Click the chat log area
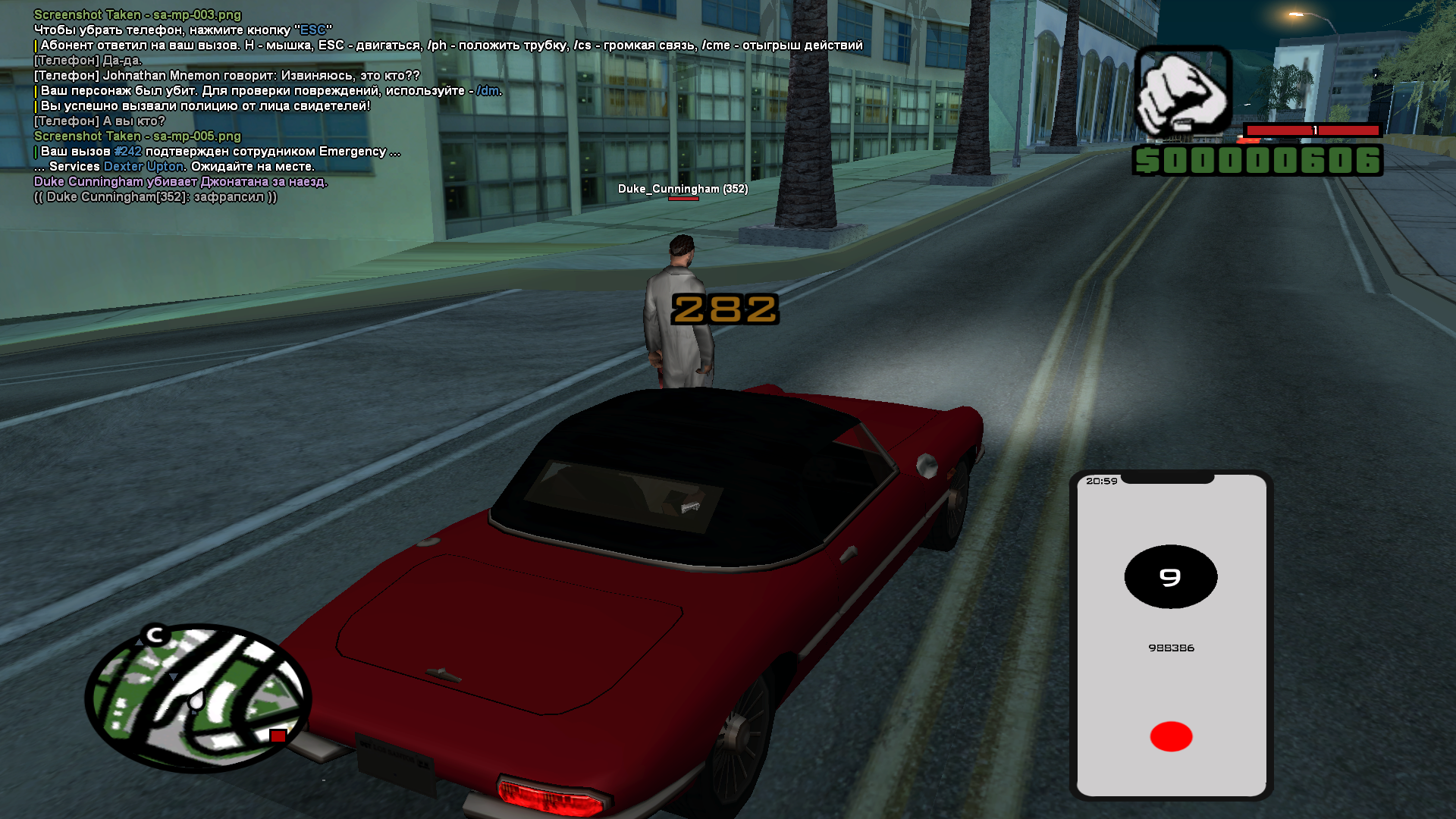Viewport: 1456px width, 819px height. coord(303,106)
